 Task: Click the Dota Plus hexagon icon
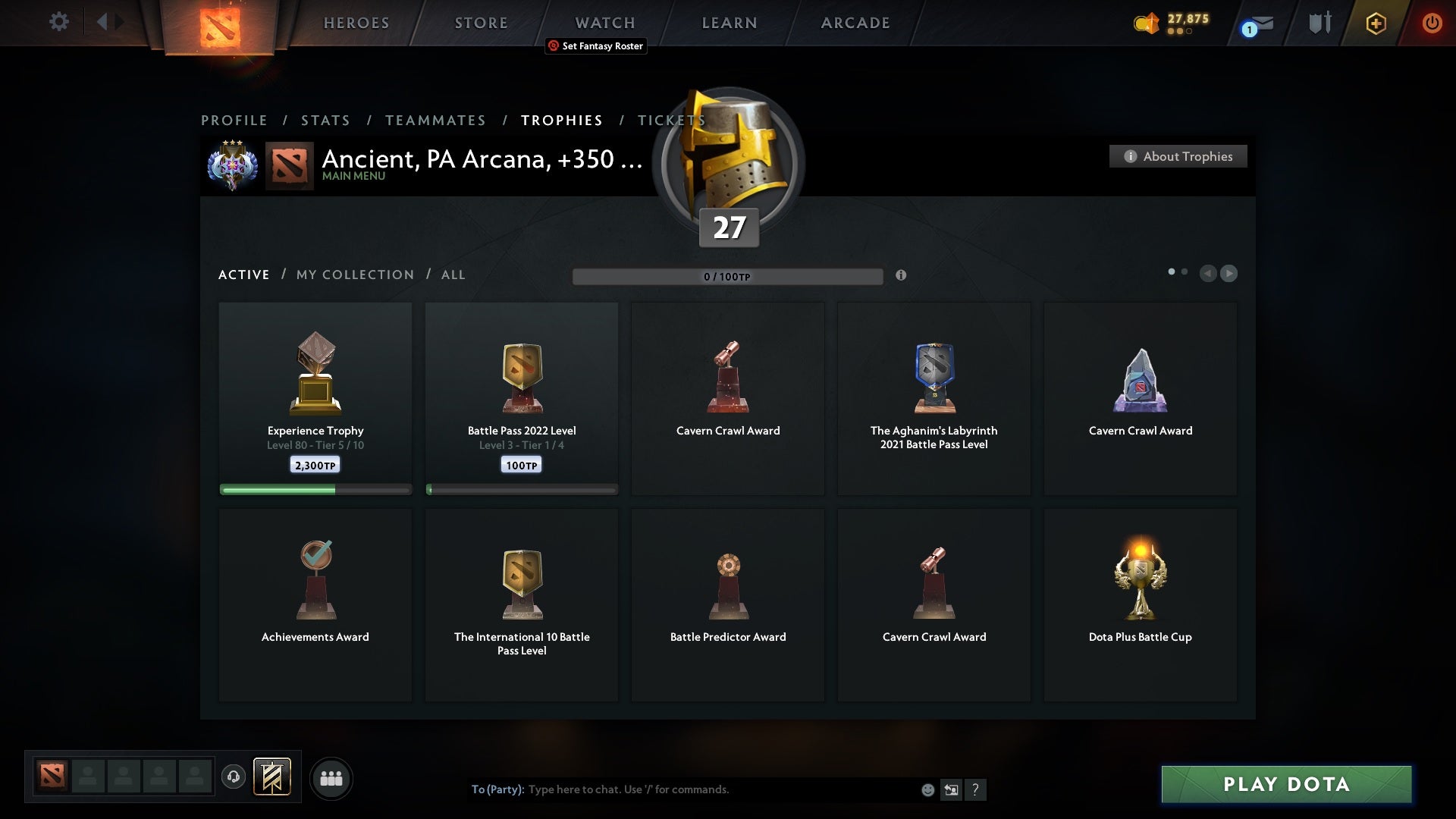point(1376,23)
